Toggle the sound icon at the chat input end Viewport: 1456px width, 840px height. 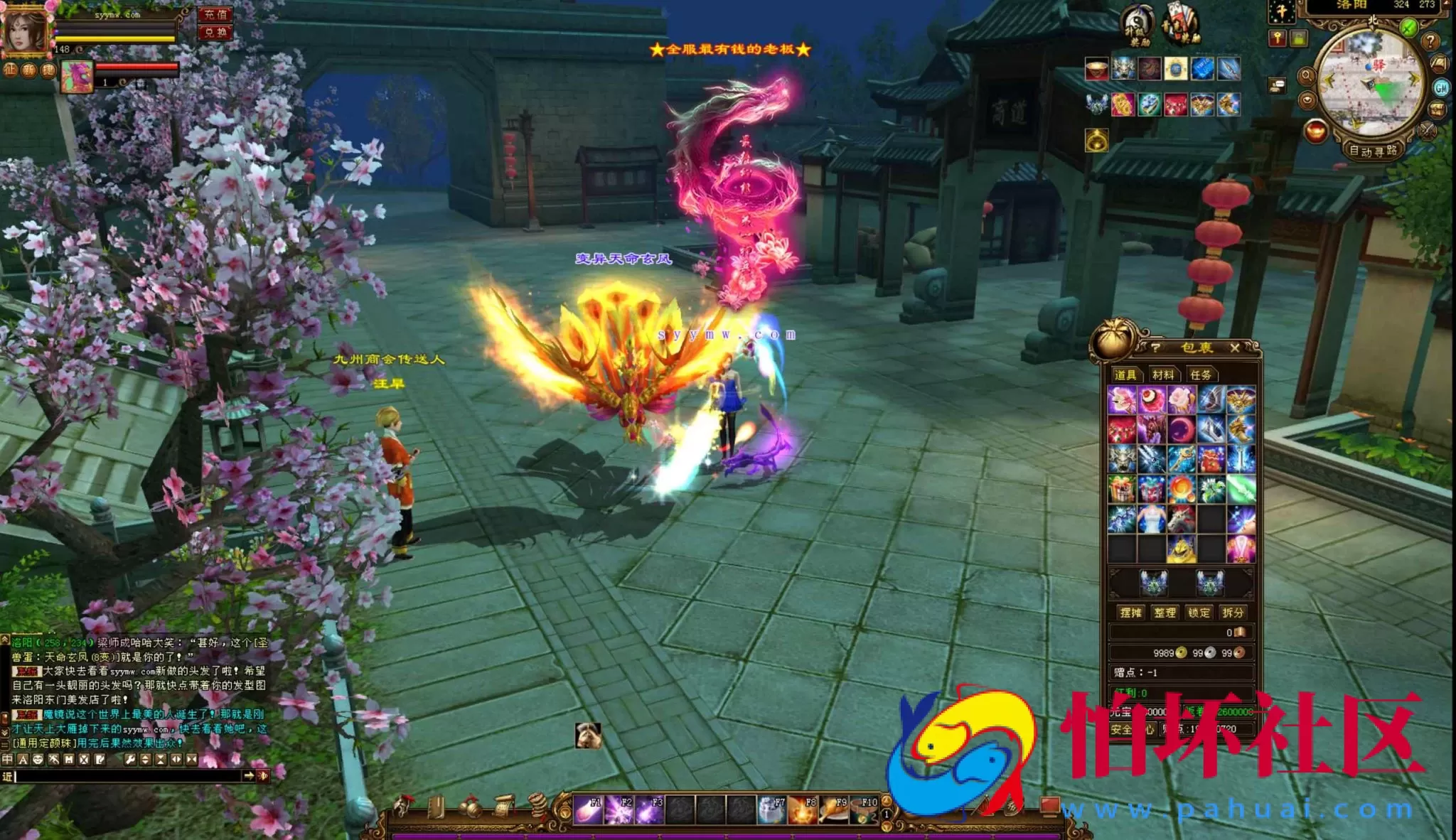tap(263, 776)
